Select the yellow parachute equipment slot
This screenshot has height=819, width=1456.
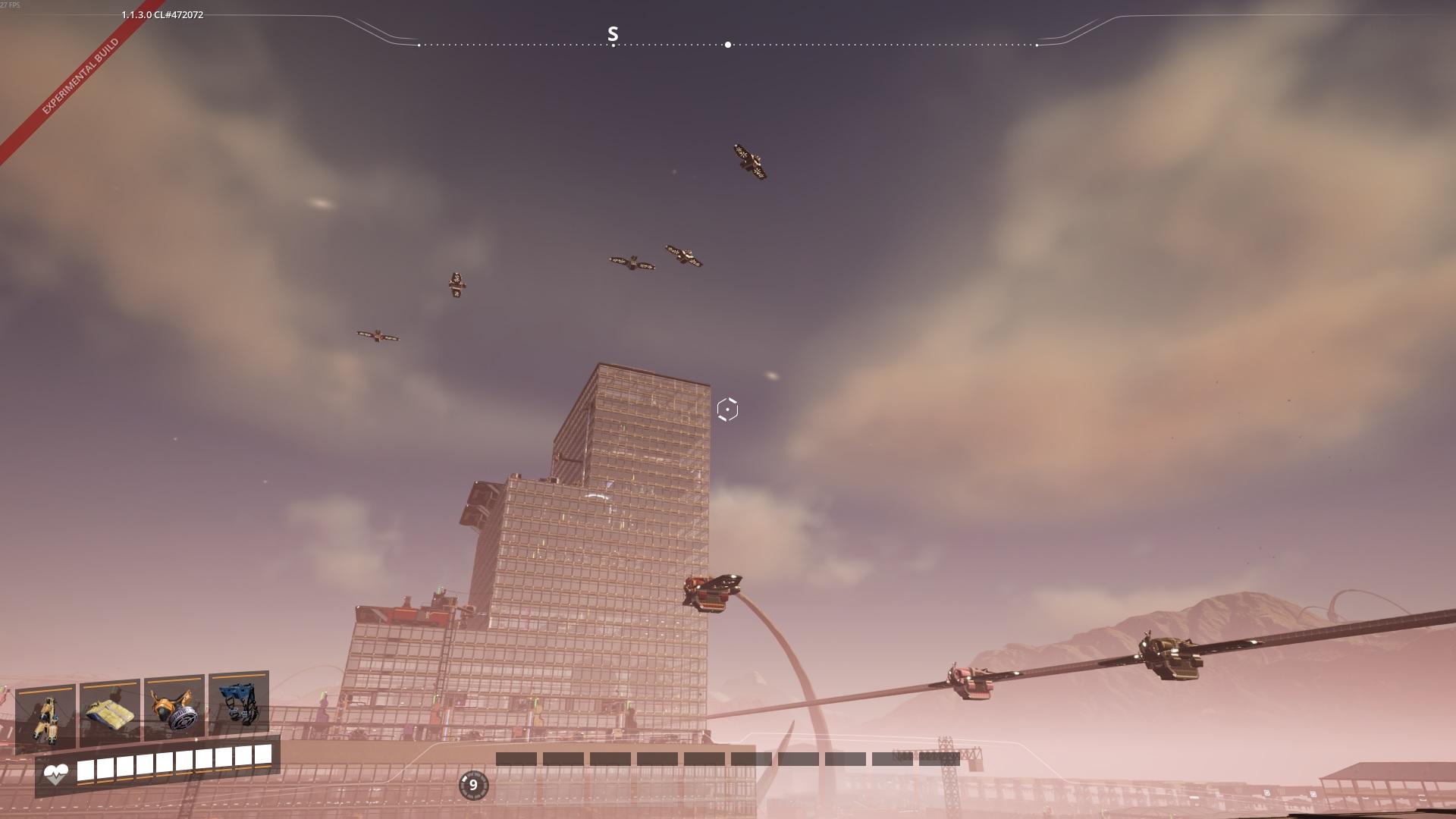110,714
